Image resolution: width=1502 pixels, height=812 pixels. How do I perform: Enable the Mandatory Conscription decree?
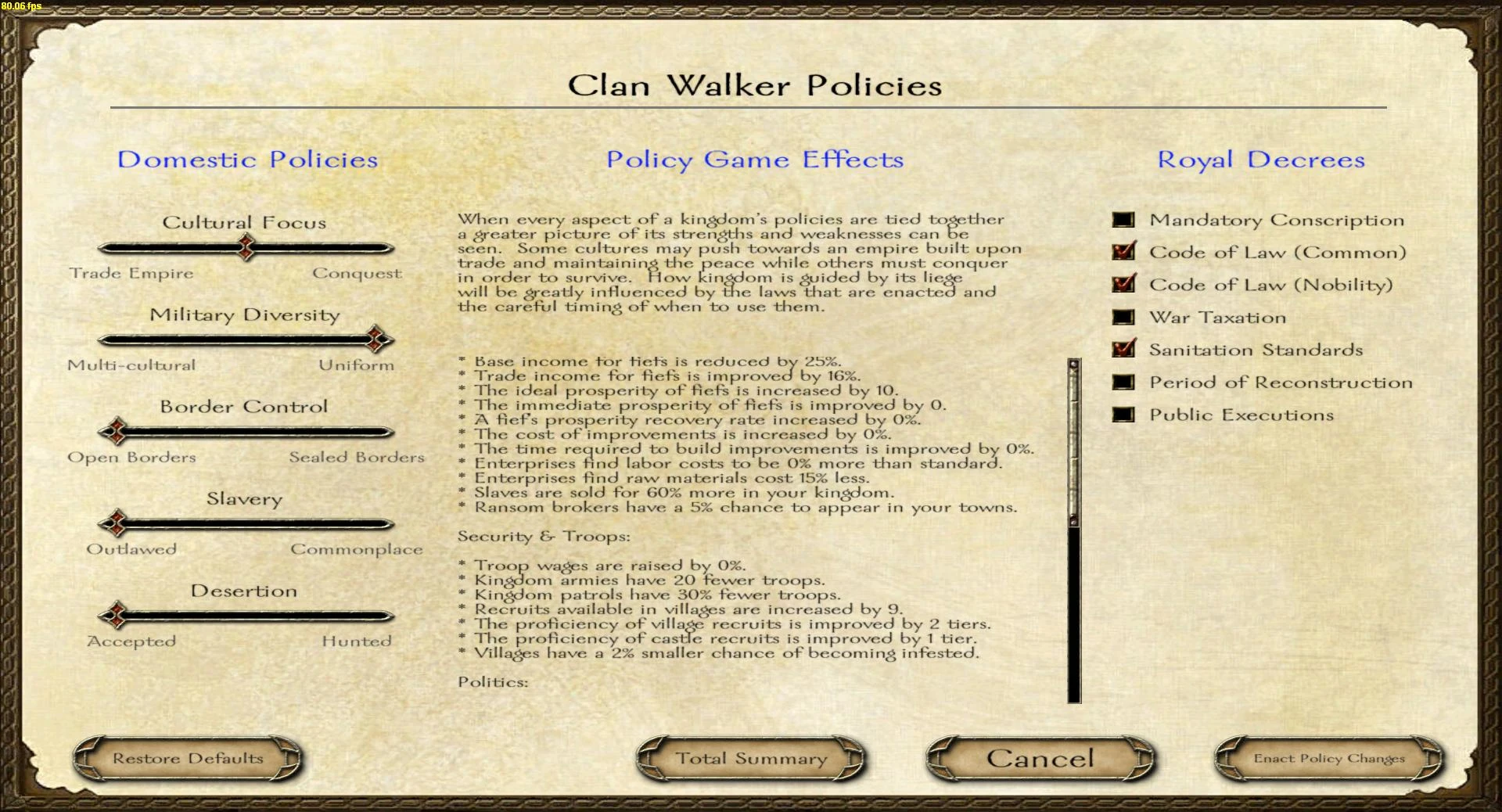1123,220
